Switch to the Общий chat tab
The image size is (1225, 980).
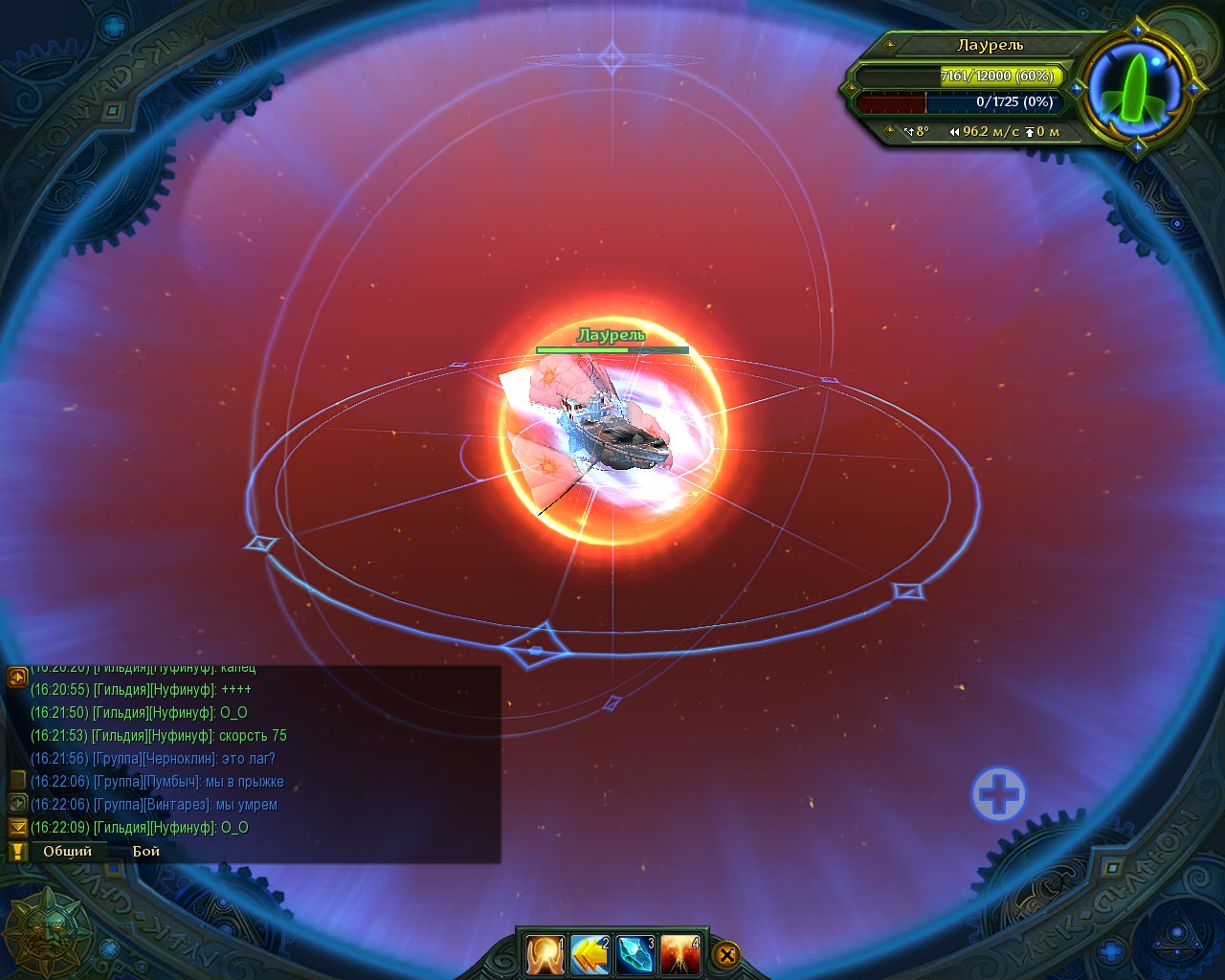point(67,851)
